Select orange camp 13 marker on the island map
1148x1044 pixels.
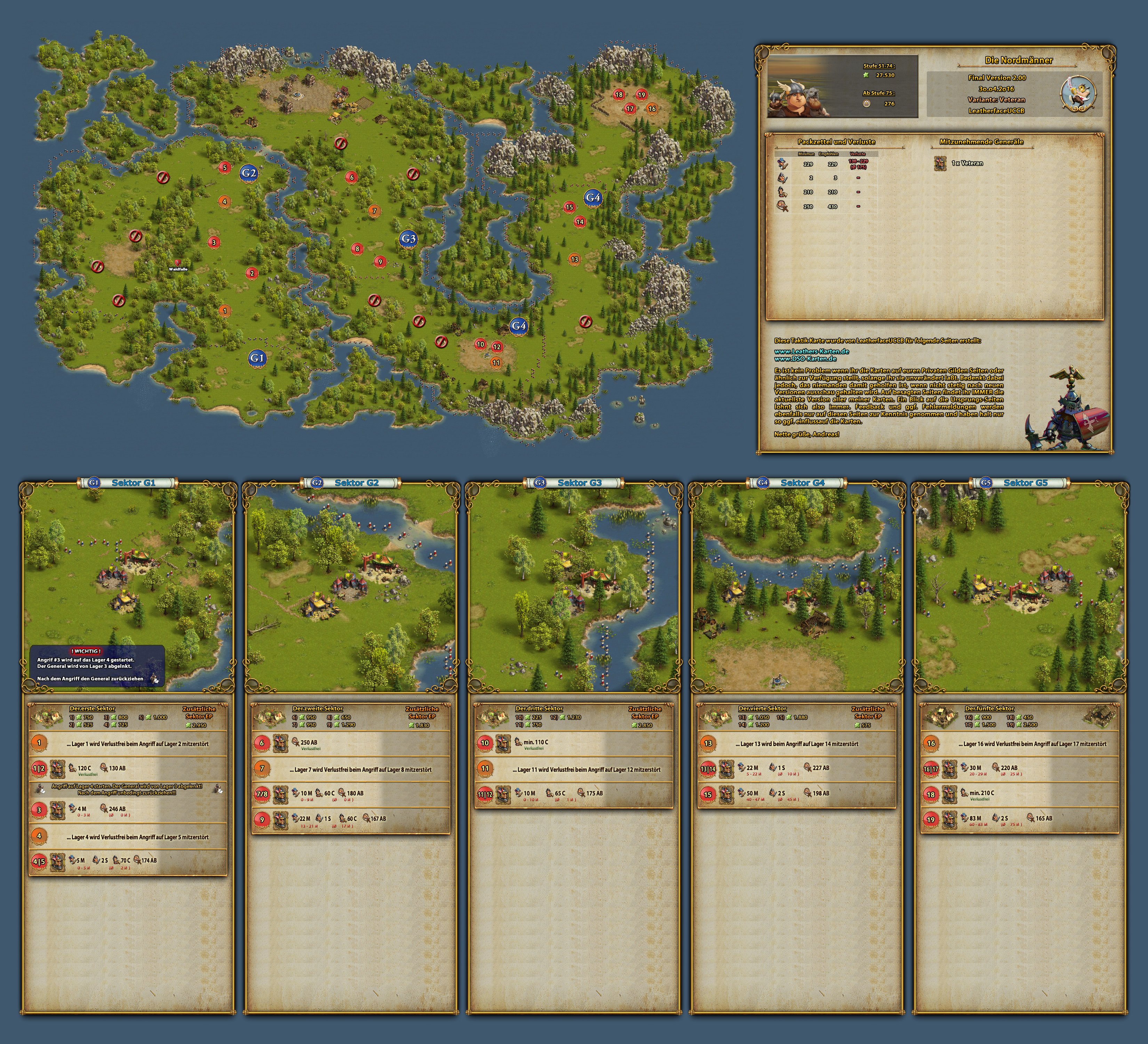coord(574,259)
